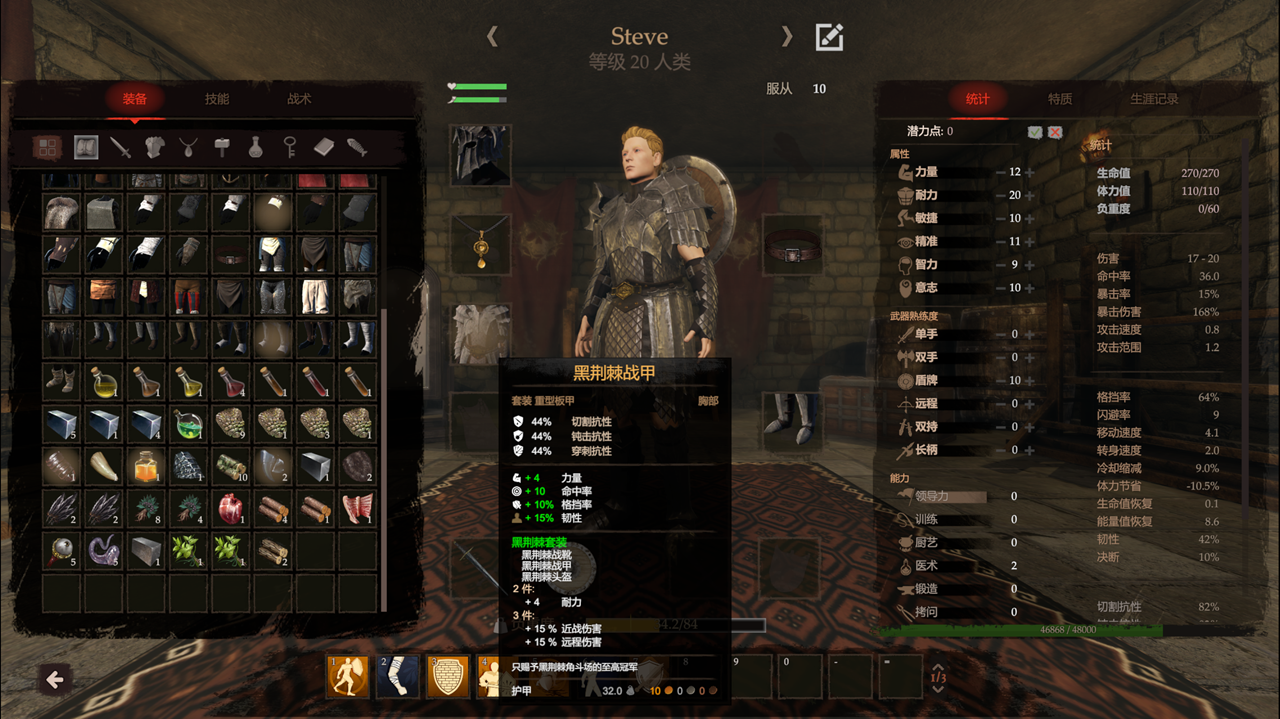This screenshot has height=719, width=1280.
Task: Go back with the arrow button
Action: pyautogui.click(x=55, y=680)
